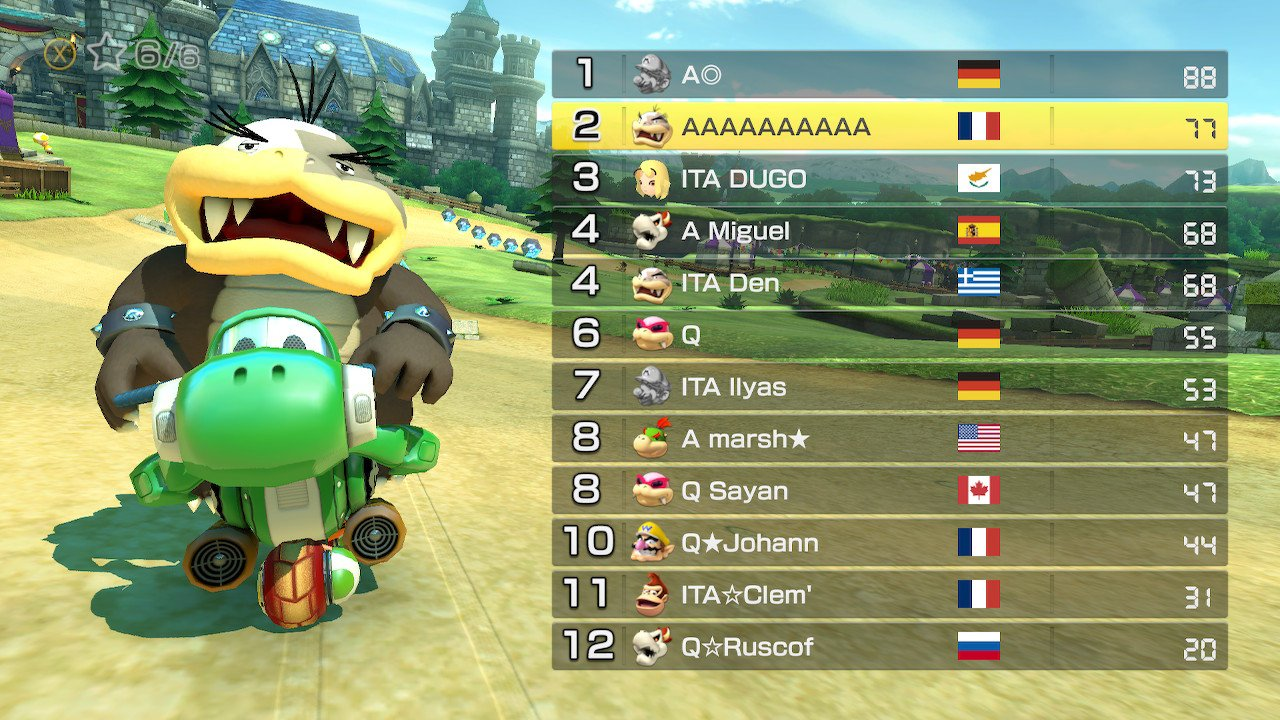Click the sixth-place row for player Q
Image resolution: width=1280 pixels, height=720 pixels.
(x=889, y=335)
